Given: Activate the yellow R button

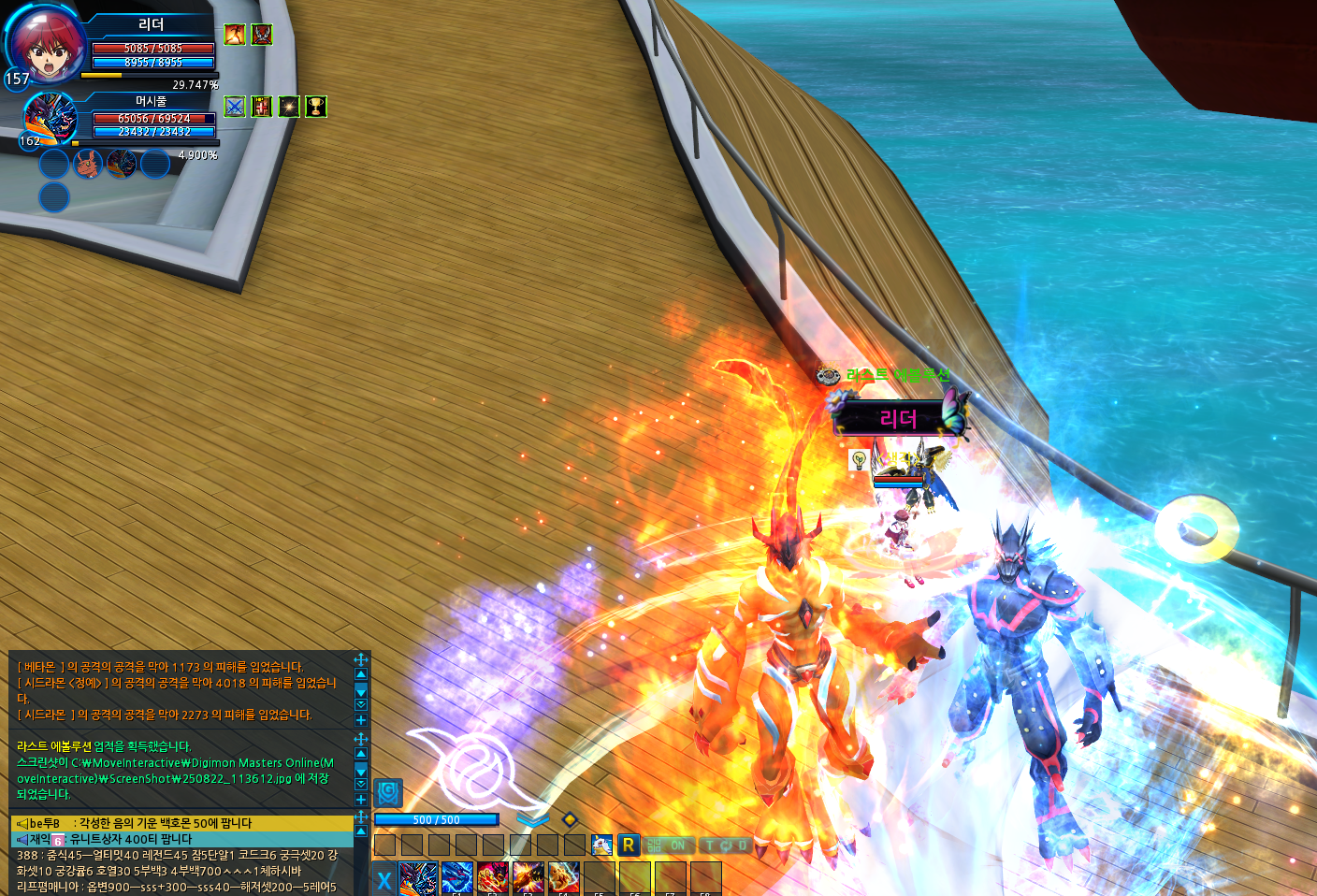Looking at the screenshot, I should coord(628,845).
